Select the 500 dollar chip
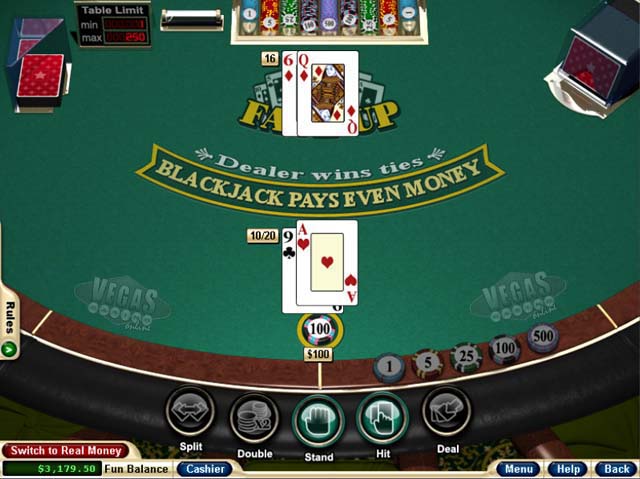The width and height of the screenshot is (640, 479). pos(542,337)
